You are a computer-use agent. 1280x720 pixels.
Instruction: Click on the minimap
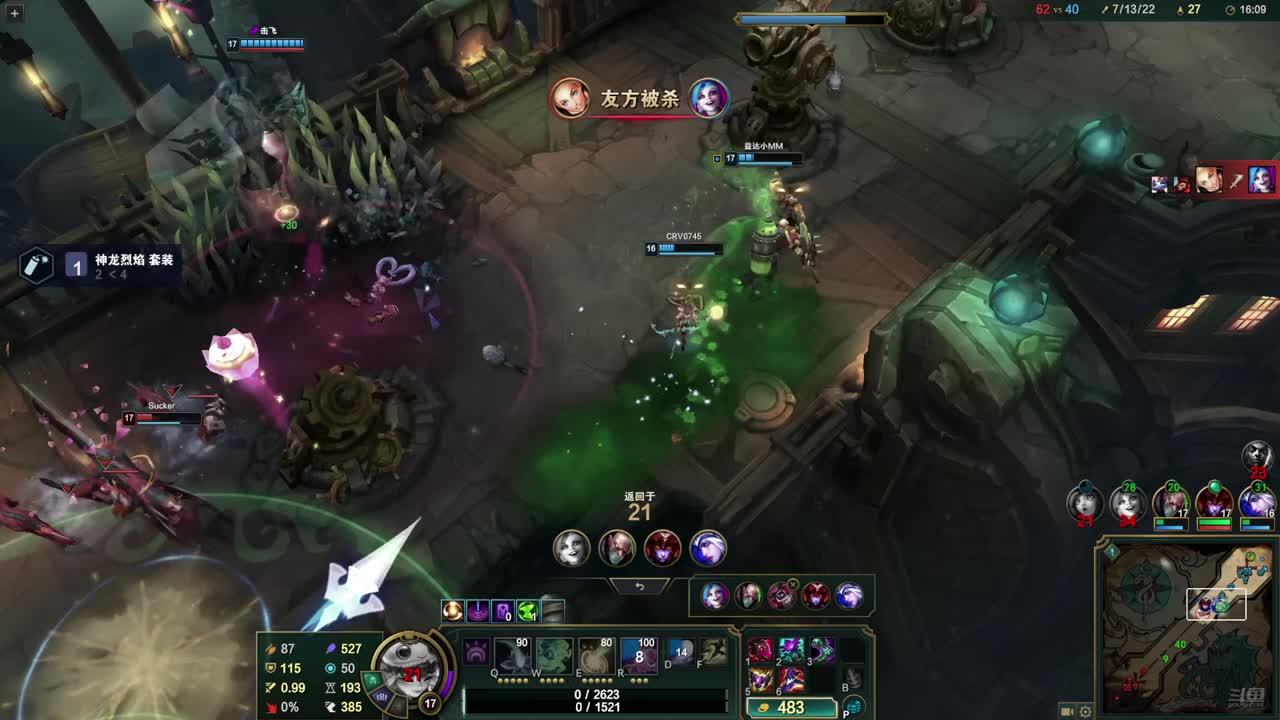coord(1187,628)
